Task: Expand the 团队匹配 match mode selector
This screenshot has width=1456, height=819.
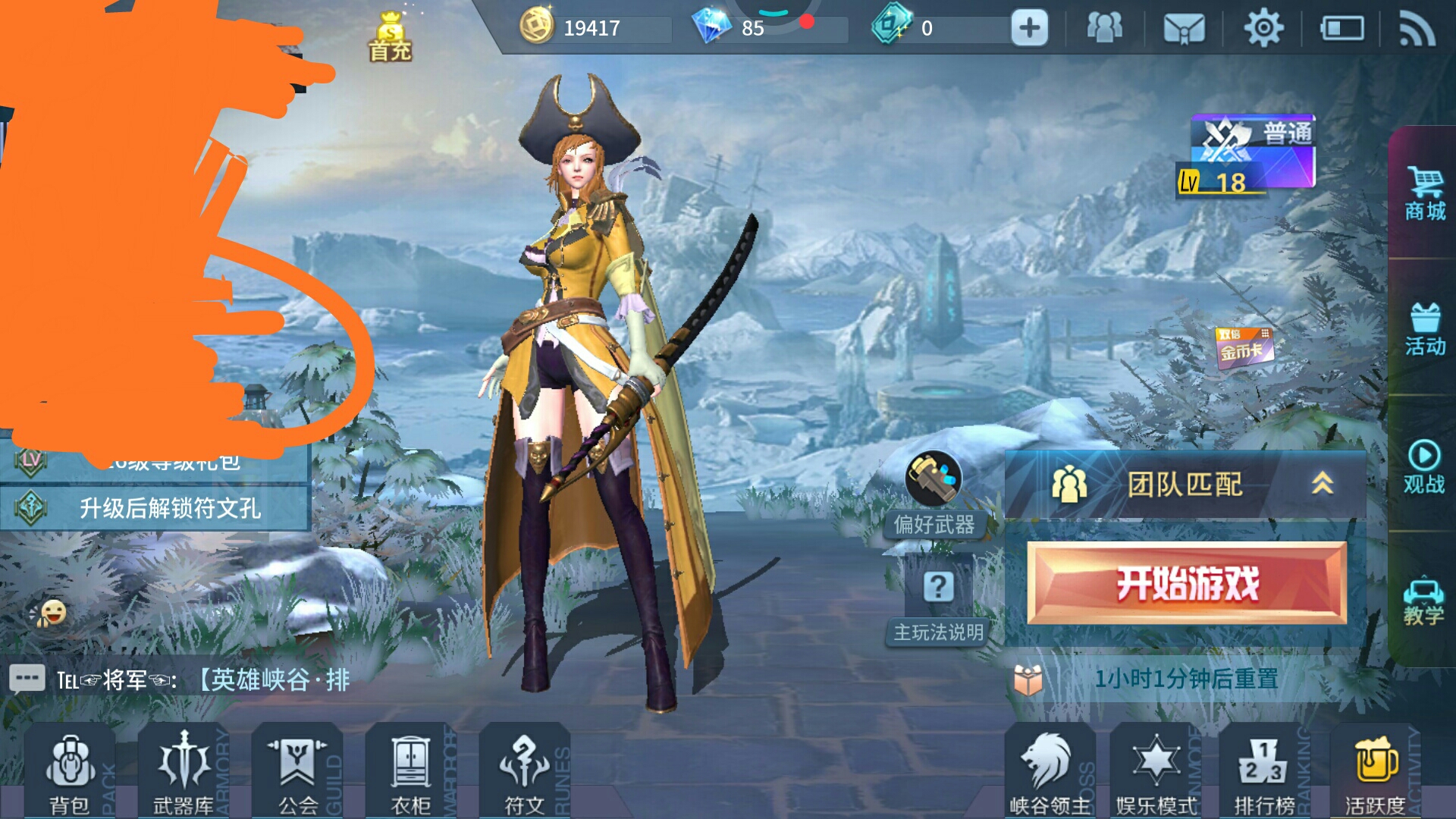Action: coord(1185,484)
